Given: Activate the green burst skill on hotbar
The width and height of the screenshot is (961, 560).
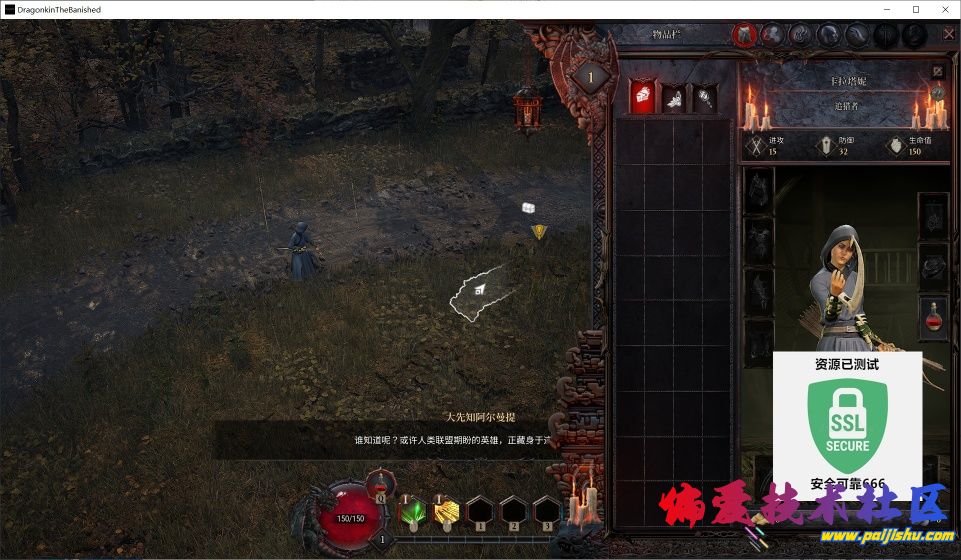Looking at the screenshot, I should (412, 512).
